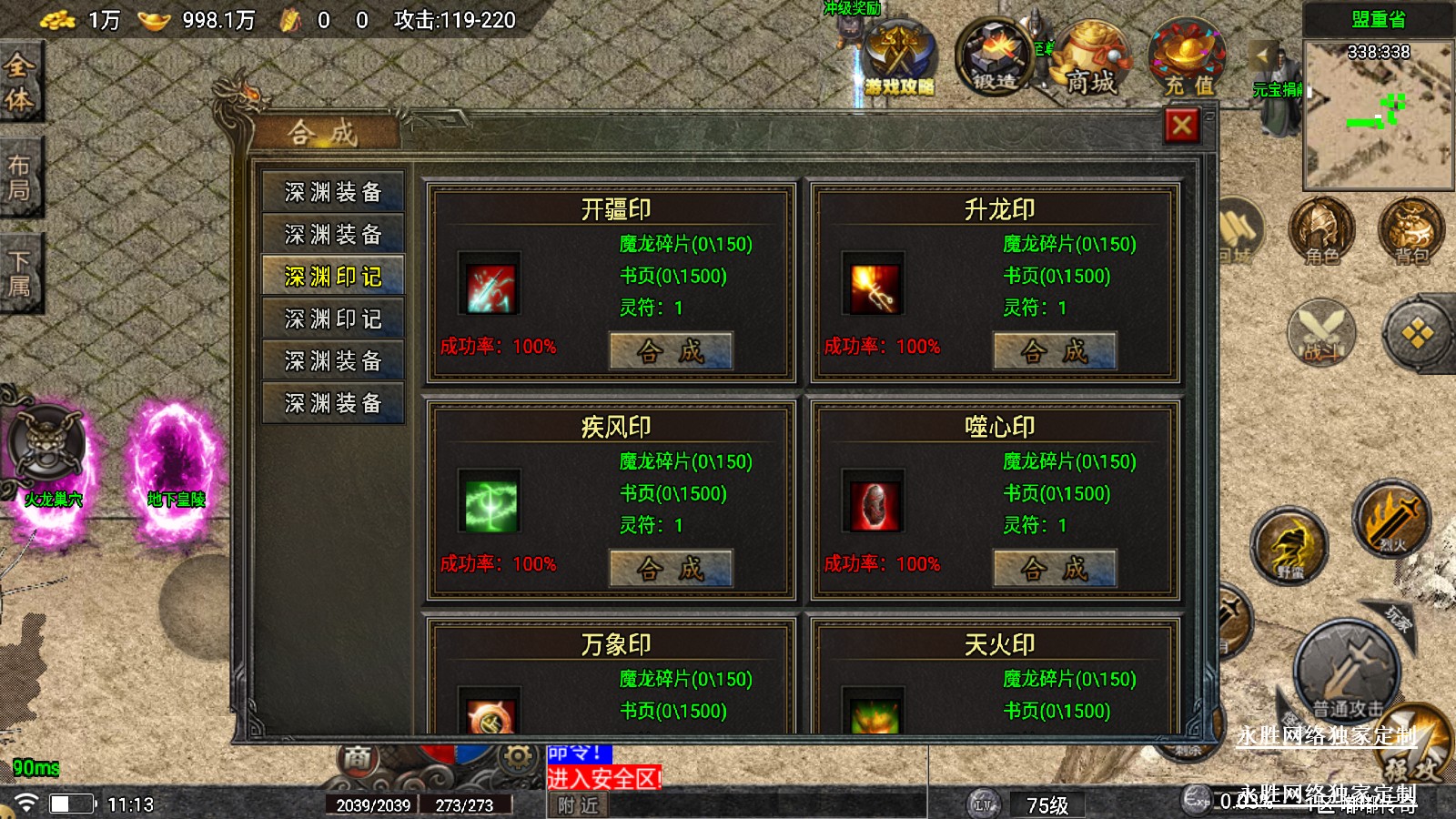Close the 合成 crafting window

pyautogui.click(x=1181, y=126)
